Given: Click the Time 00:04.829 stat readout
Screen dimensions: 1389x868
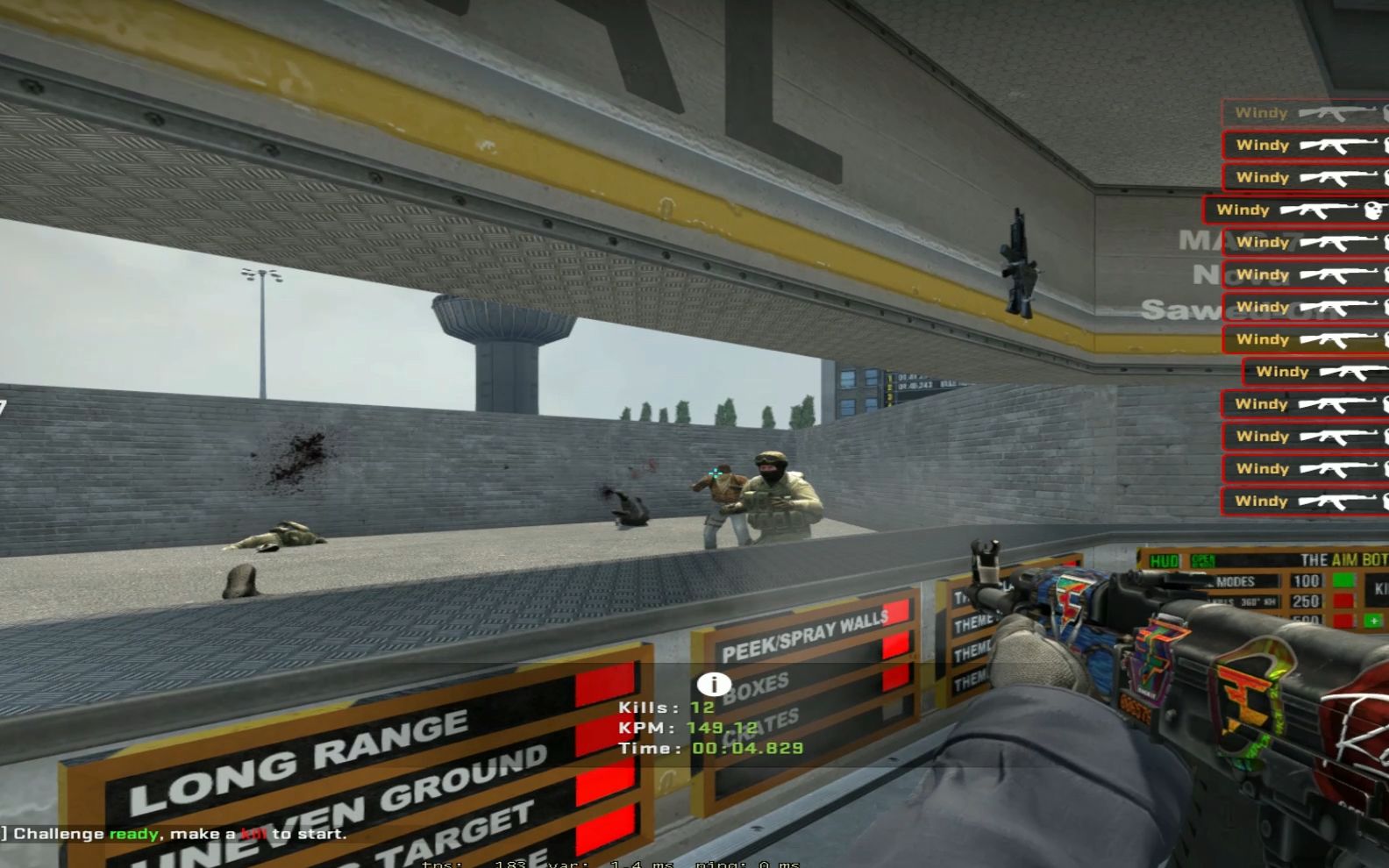Looking at the screenshot, I should [709, 747].
